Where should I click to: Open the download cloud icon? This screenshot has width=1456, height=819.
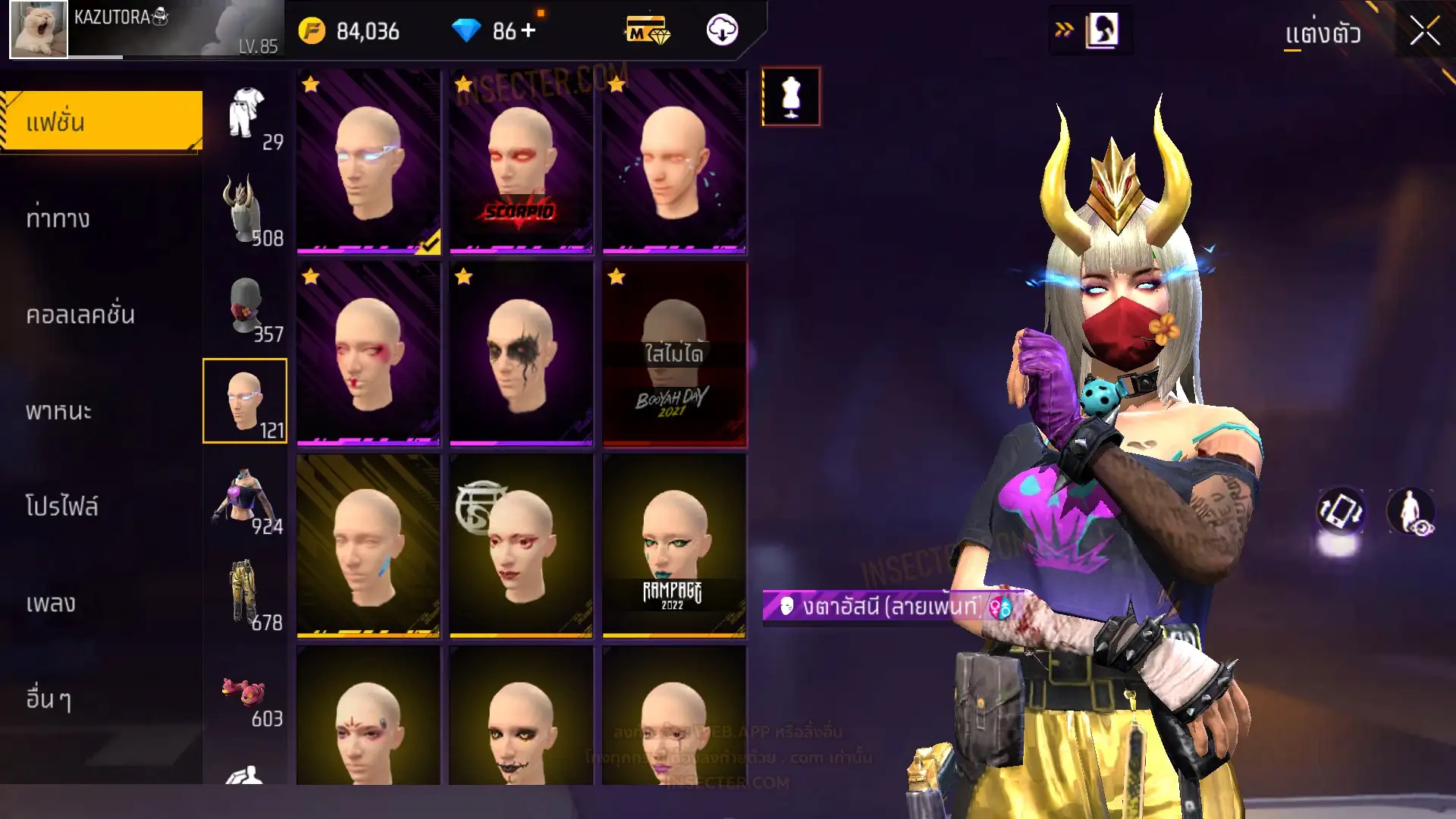point(722,30)
